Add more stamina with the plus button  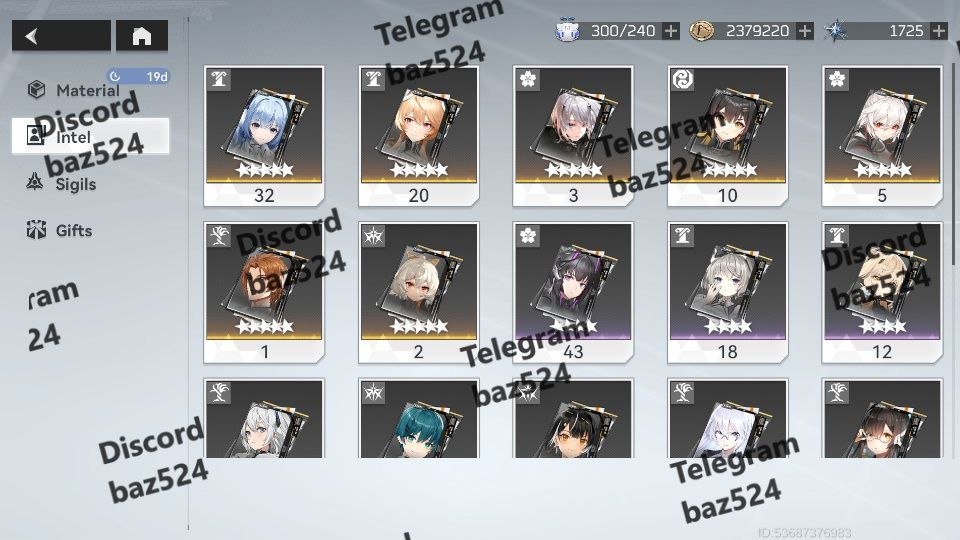click(670, 31)
